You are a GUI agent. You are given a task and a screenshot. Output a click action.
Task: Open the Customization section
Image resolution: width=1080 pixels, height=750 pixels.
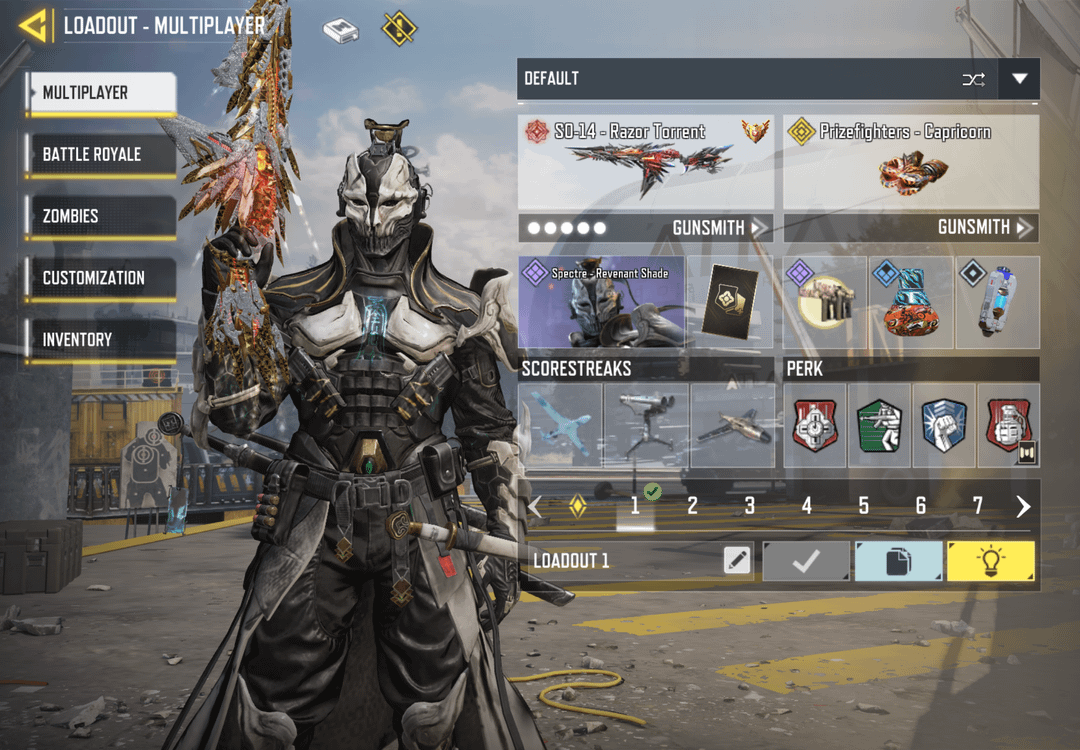pos(101,278)
